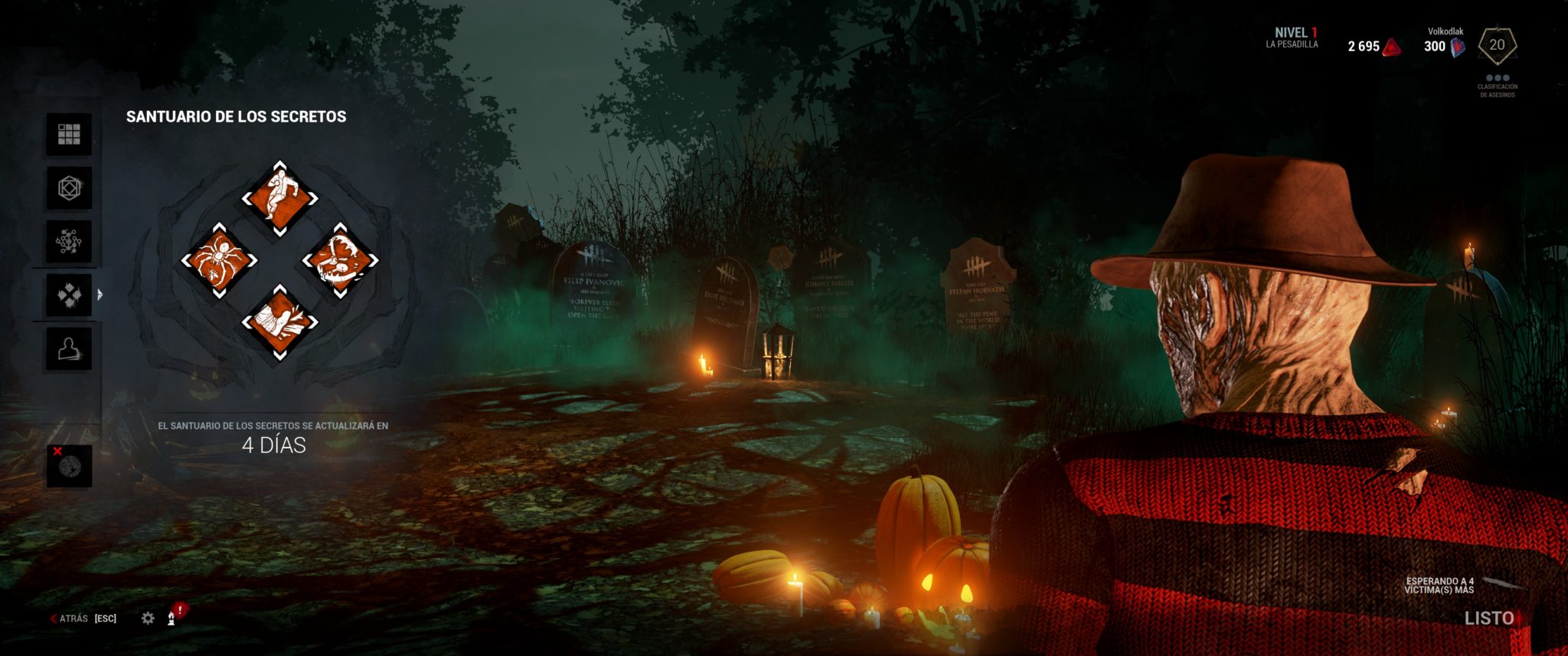Open settings via the gear icon
Viewport: 1568px width, 656px height.
pos(148,618)
